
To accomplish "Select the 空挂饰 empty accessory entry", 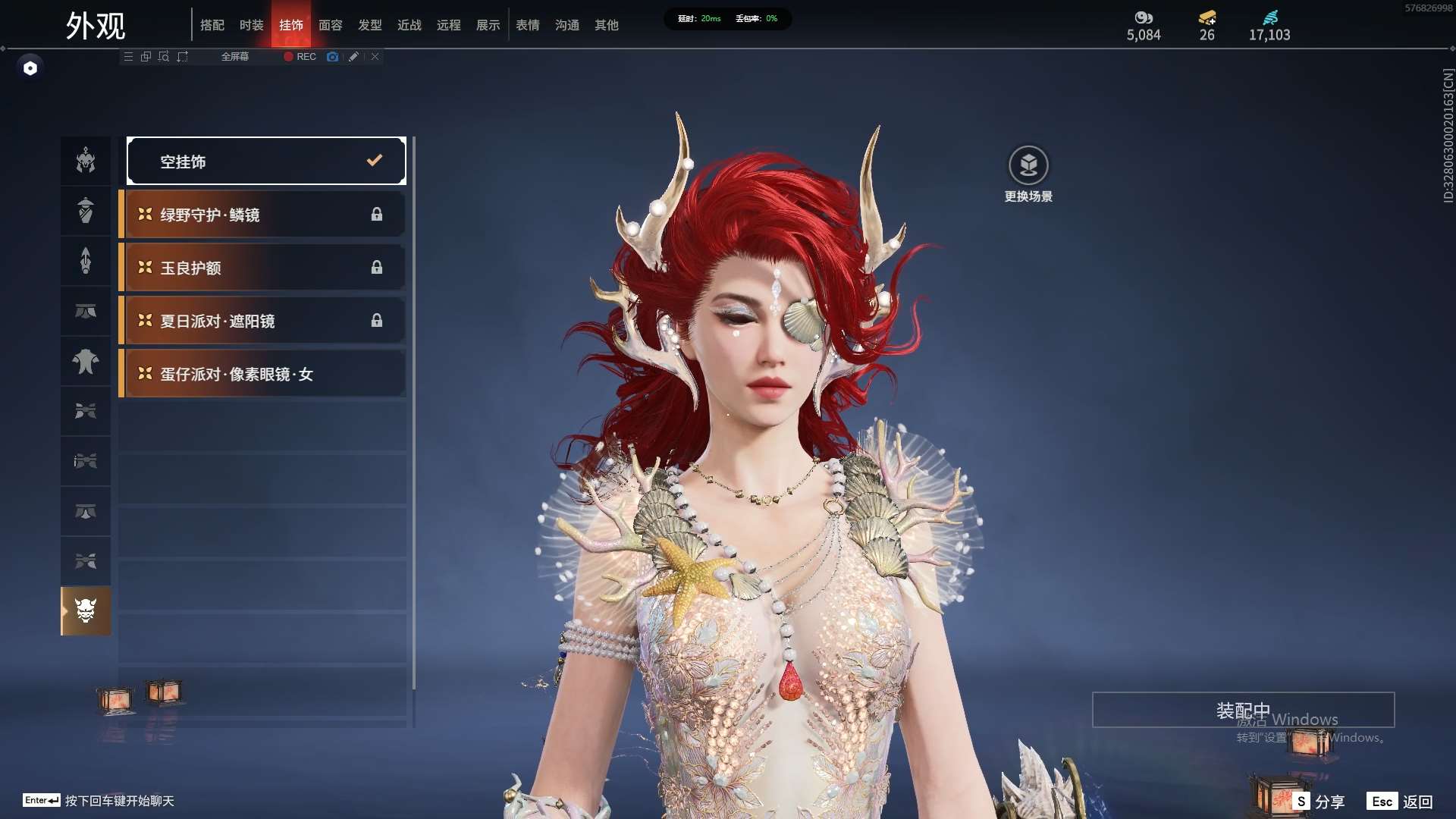I will point(266,161).
